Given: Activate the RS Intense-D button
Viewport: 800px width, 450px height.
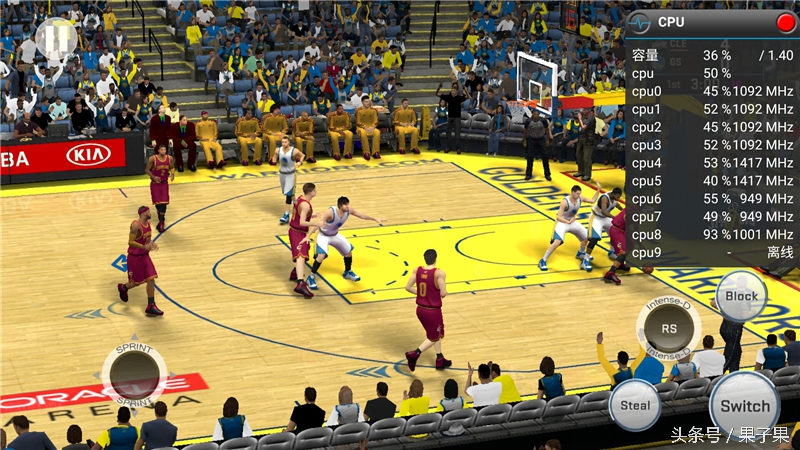Looking at the screenshot, I should 669,327.
